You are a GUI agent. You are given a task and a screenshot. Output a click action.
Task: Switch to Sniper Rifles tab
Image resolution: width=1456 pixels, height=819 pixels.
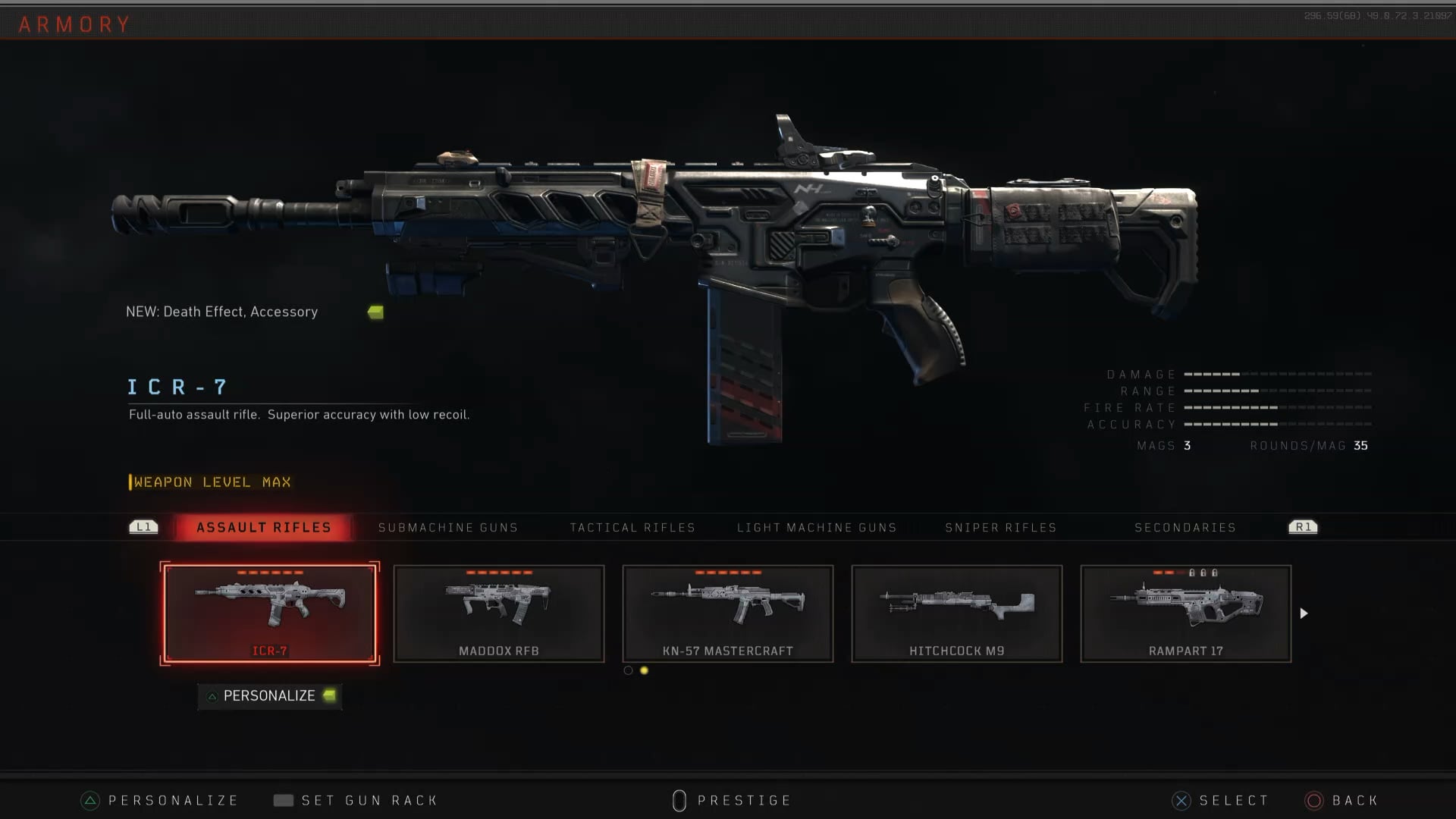pos(1000,527)
